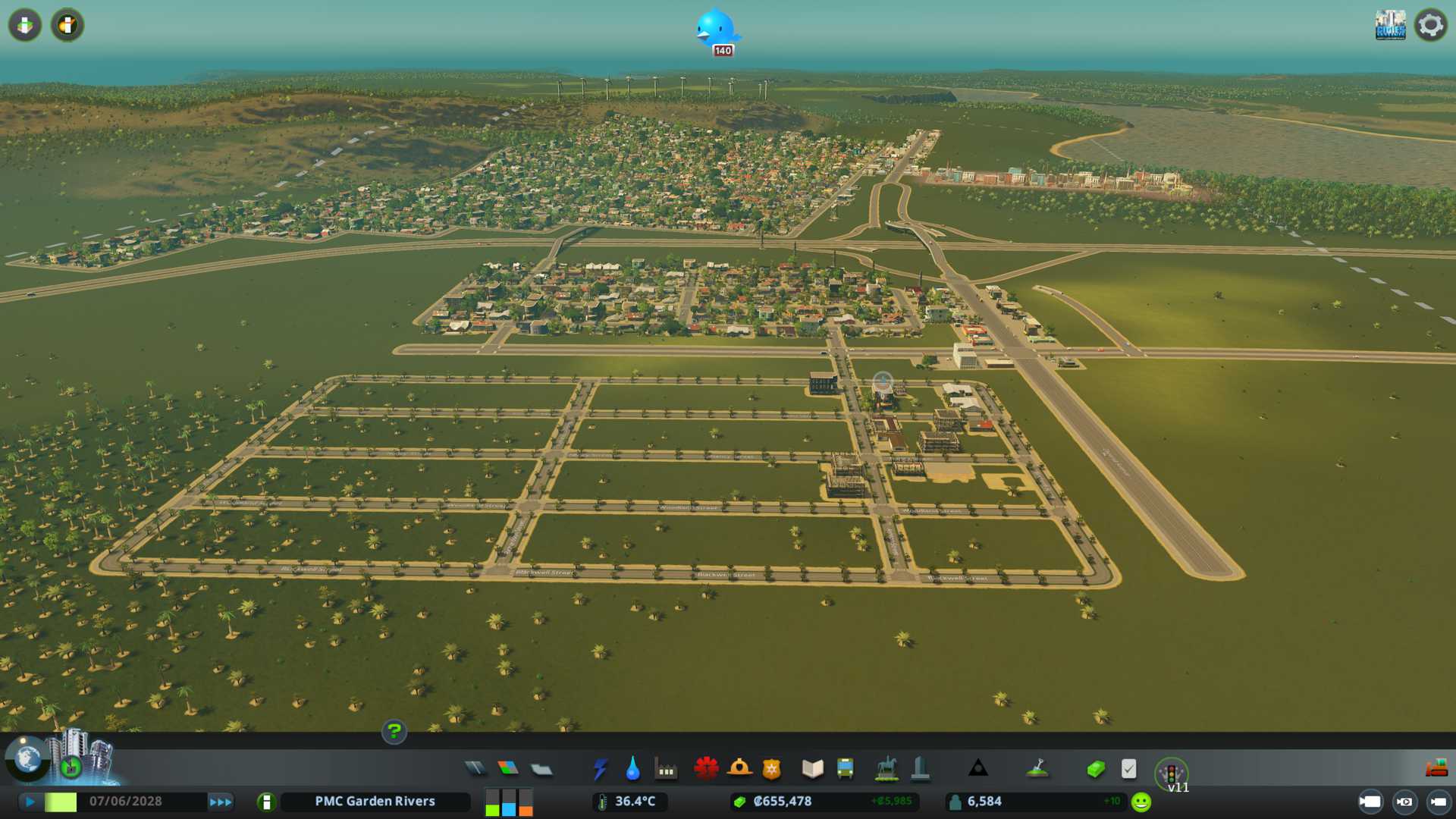1456x819 pixels.
Task: Open the Education book menu
Action: tap(812, 769)
